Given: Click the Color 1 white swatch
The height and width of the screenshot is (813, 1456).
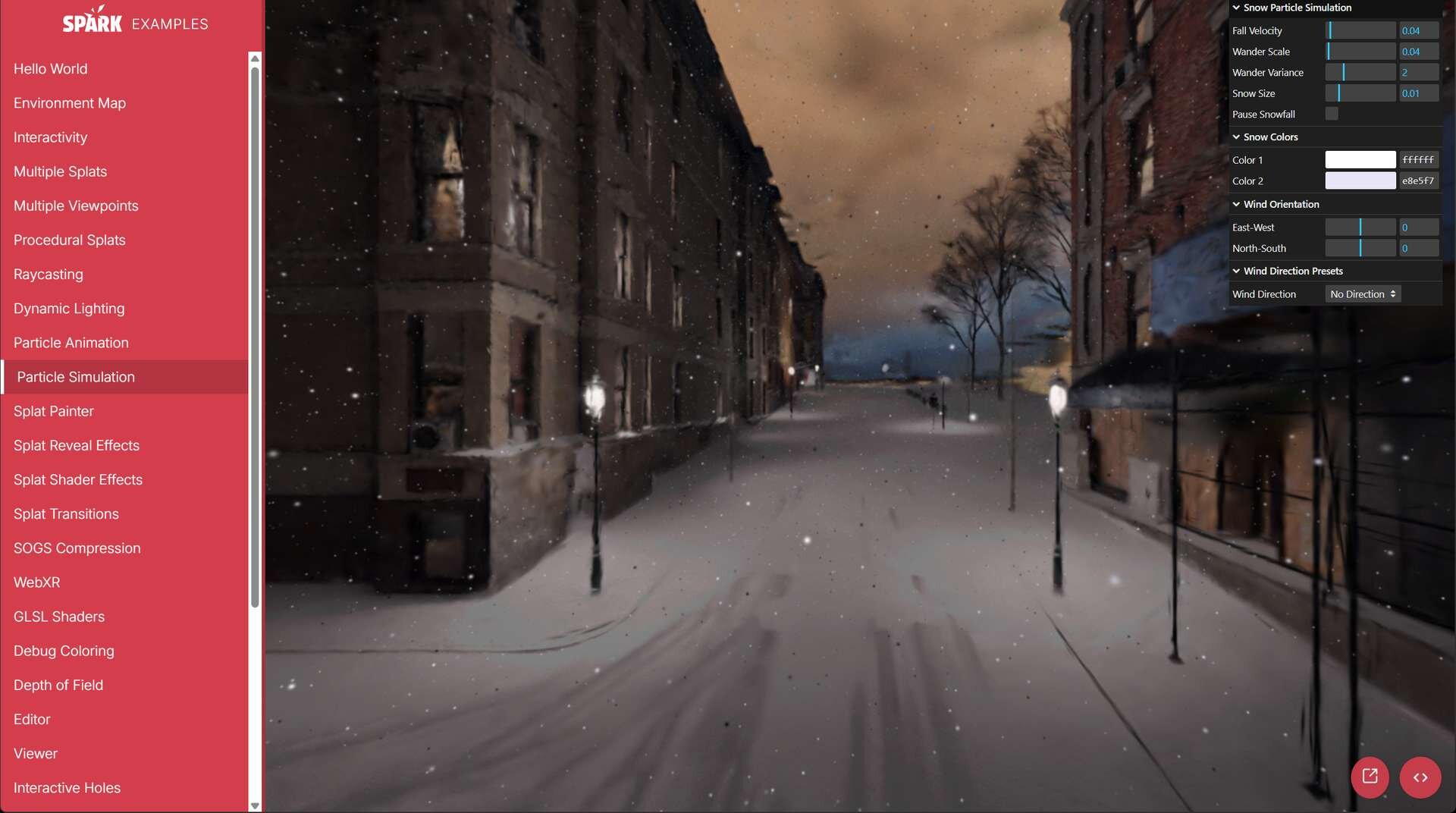Looking at the screenshot, I should coord(1360,160).
